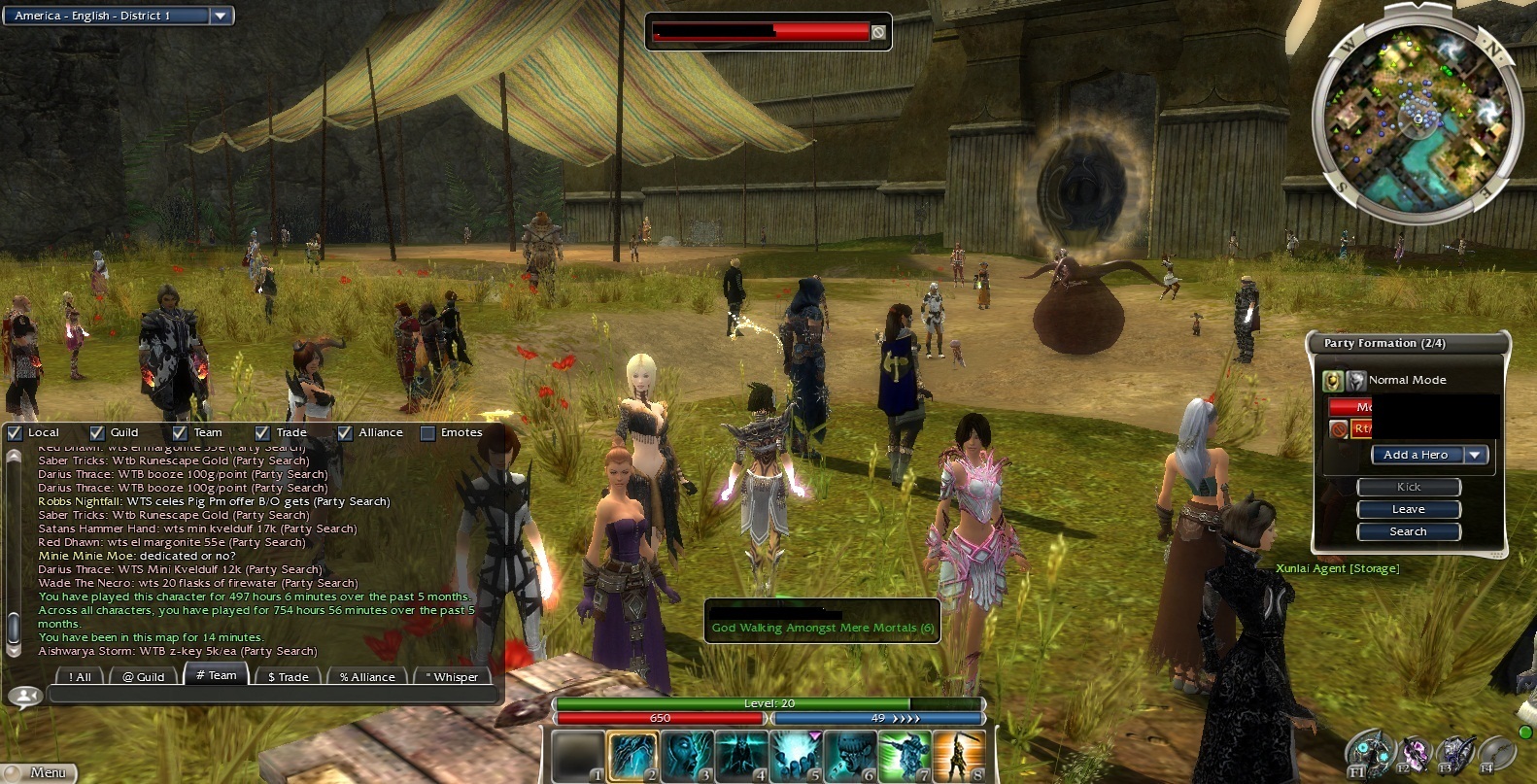Enable the Emotes chat channel

427,432
